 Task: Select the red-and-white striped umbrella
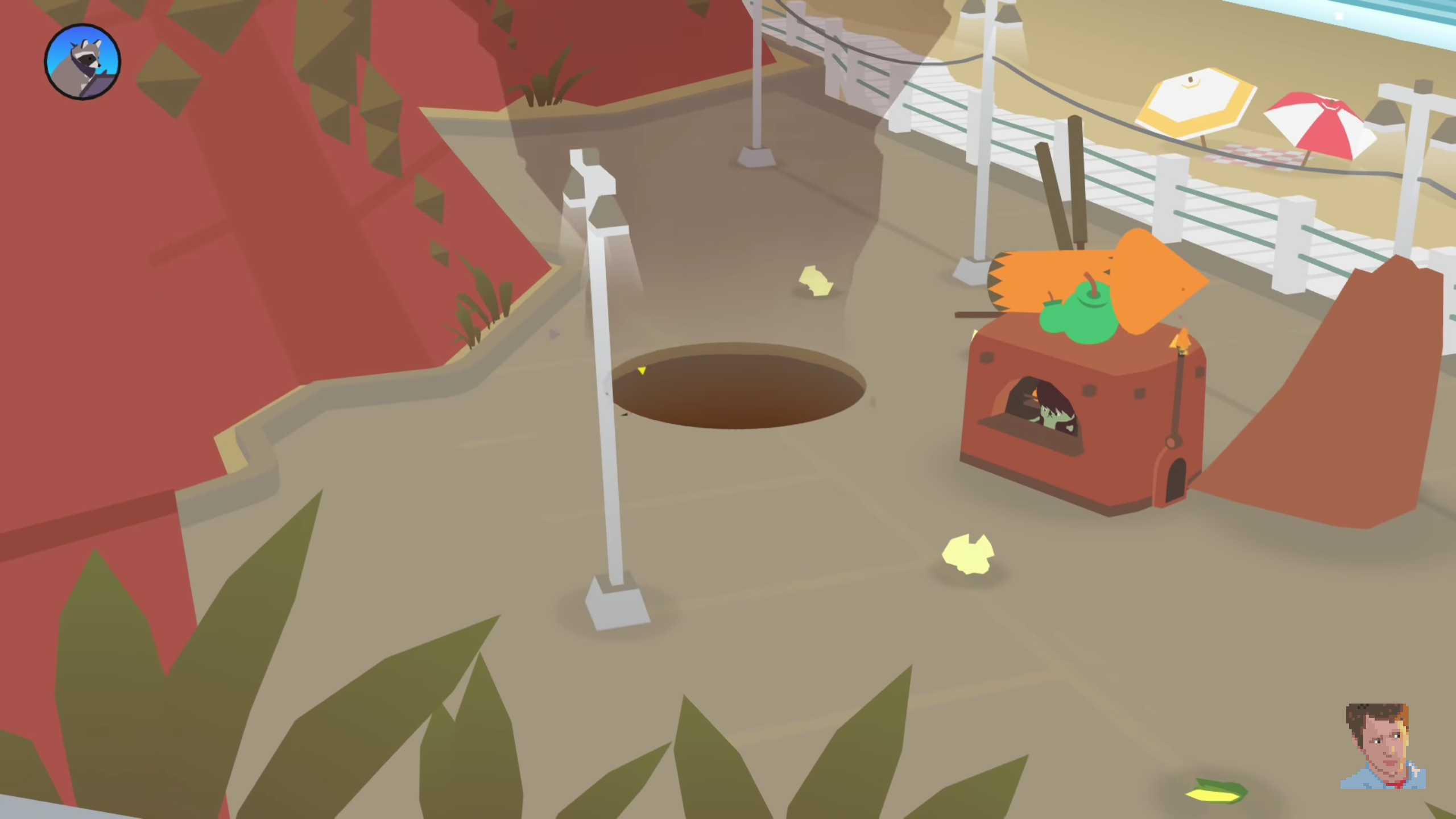pos(1319,122)
